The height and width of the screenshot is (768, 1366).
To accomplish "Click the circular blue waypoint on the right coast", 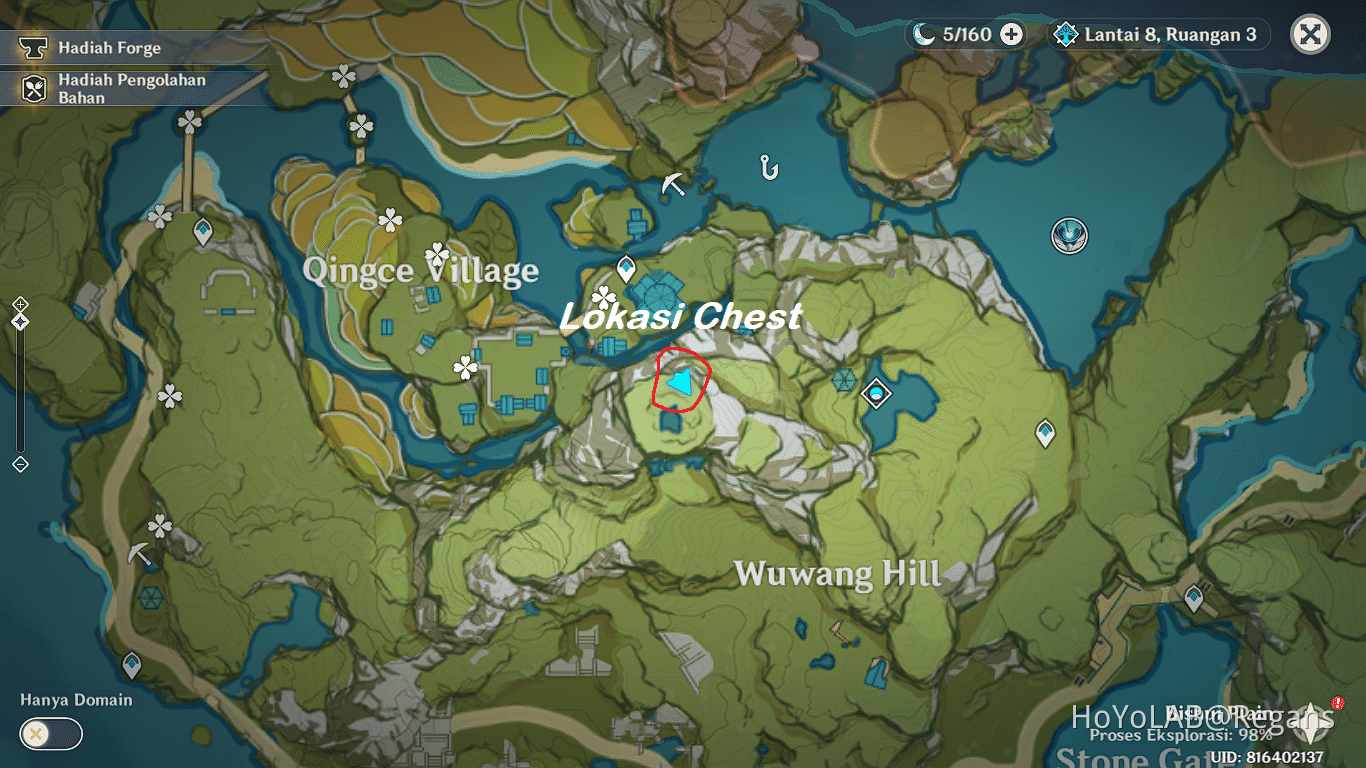I will coord(1069,237).
